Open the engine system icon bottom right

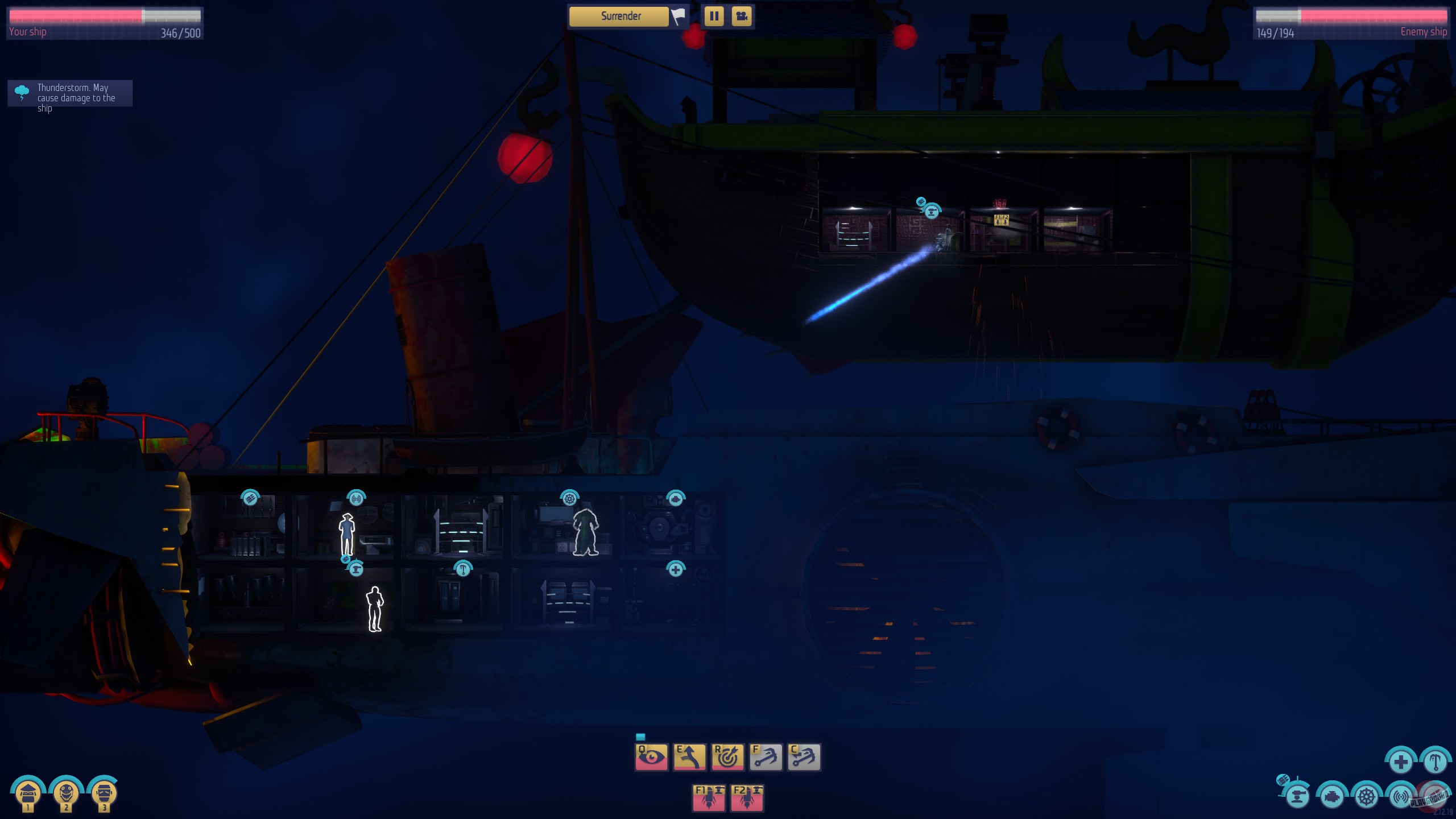coord(1333,797)
